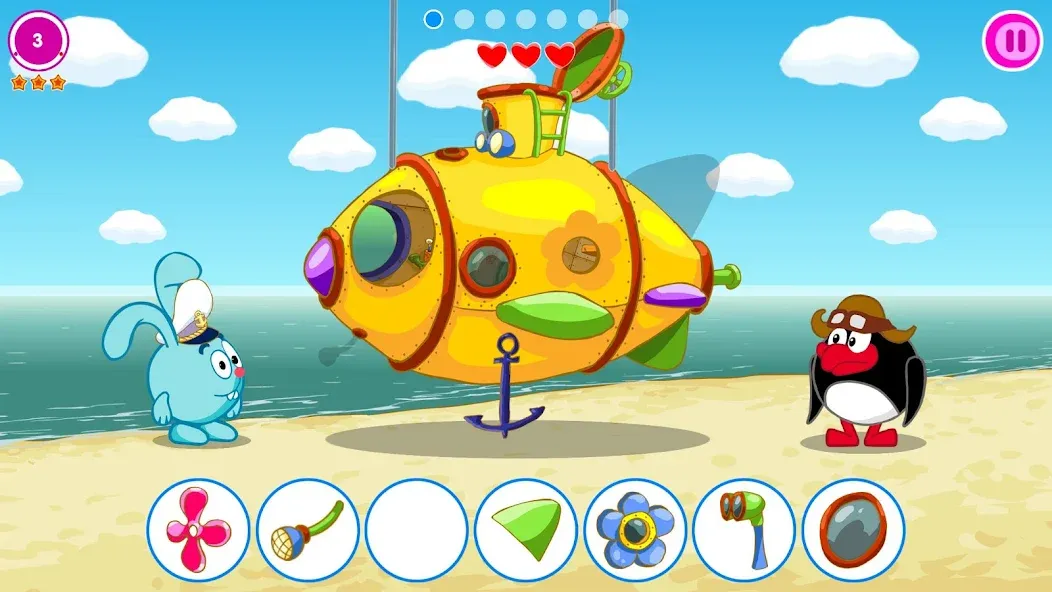The width and height of the screenshot is (1052, 592).
Task: Select the pink propeller part
Action: 198,530
